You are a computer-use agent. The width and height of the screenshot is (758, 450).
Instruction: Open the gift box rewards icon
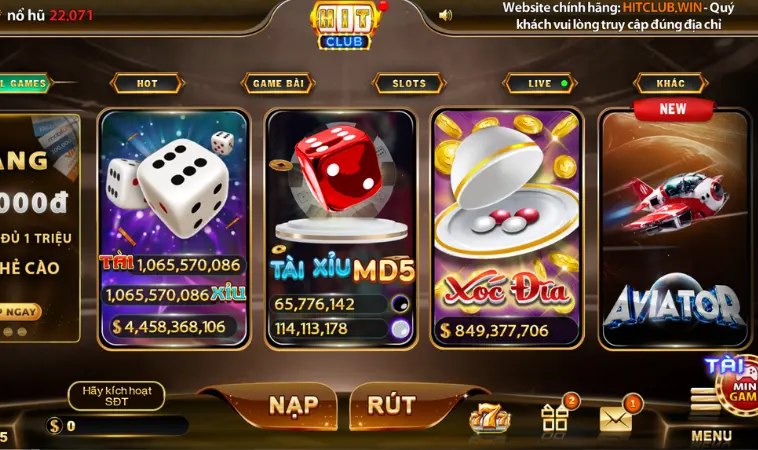555,417
